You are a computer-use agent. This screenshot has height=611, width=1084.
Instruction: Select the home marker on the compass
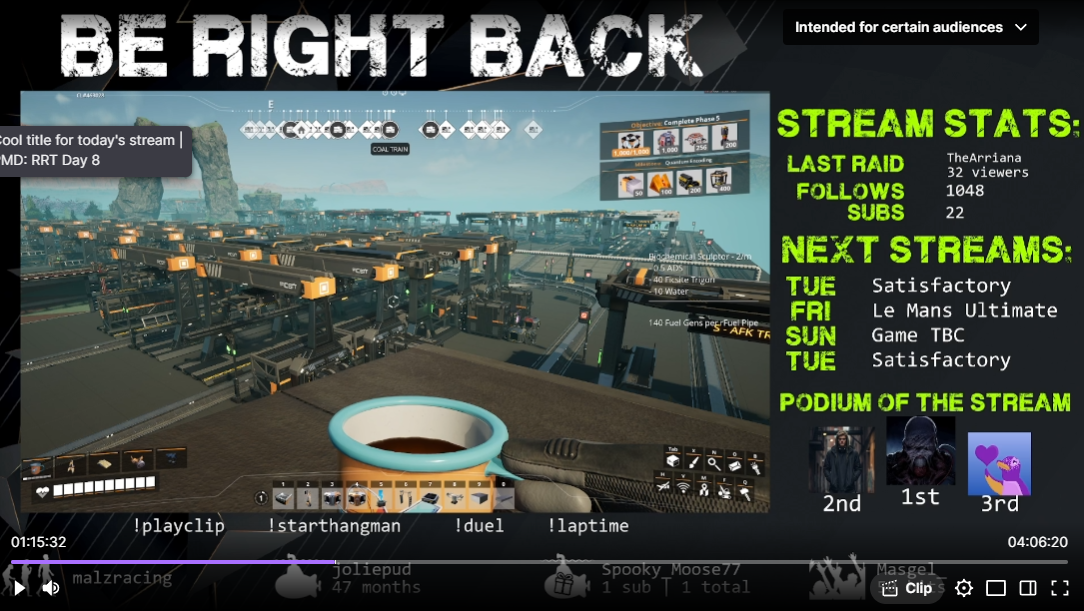299,129
